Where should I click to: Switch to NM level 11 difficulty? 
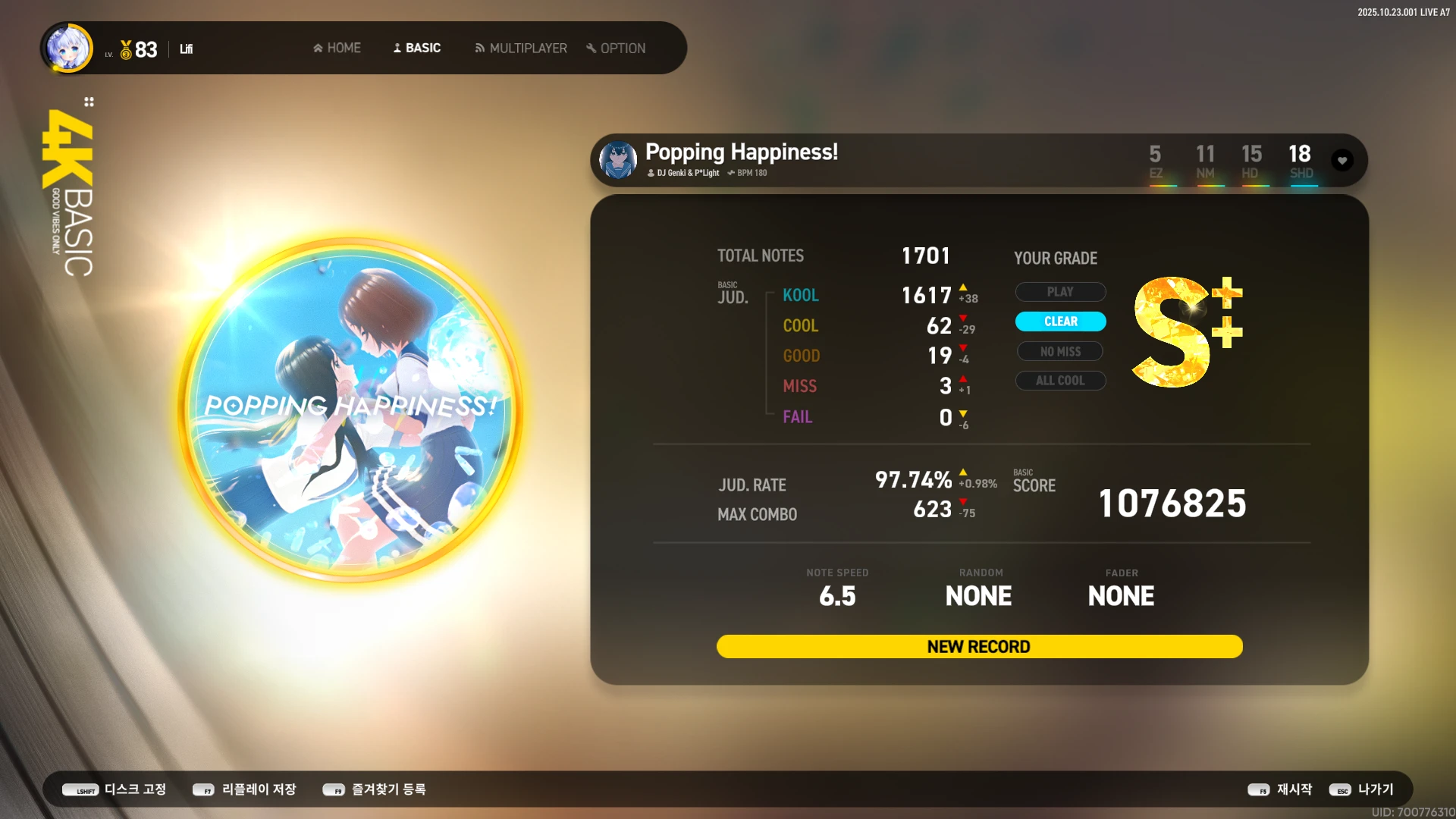click(x=1205, y=162)
